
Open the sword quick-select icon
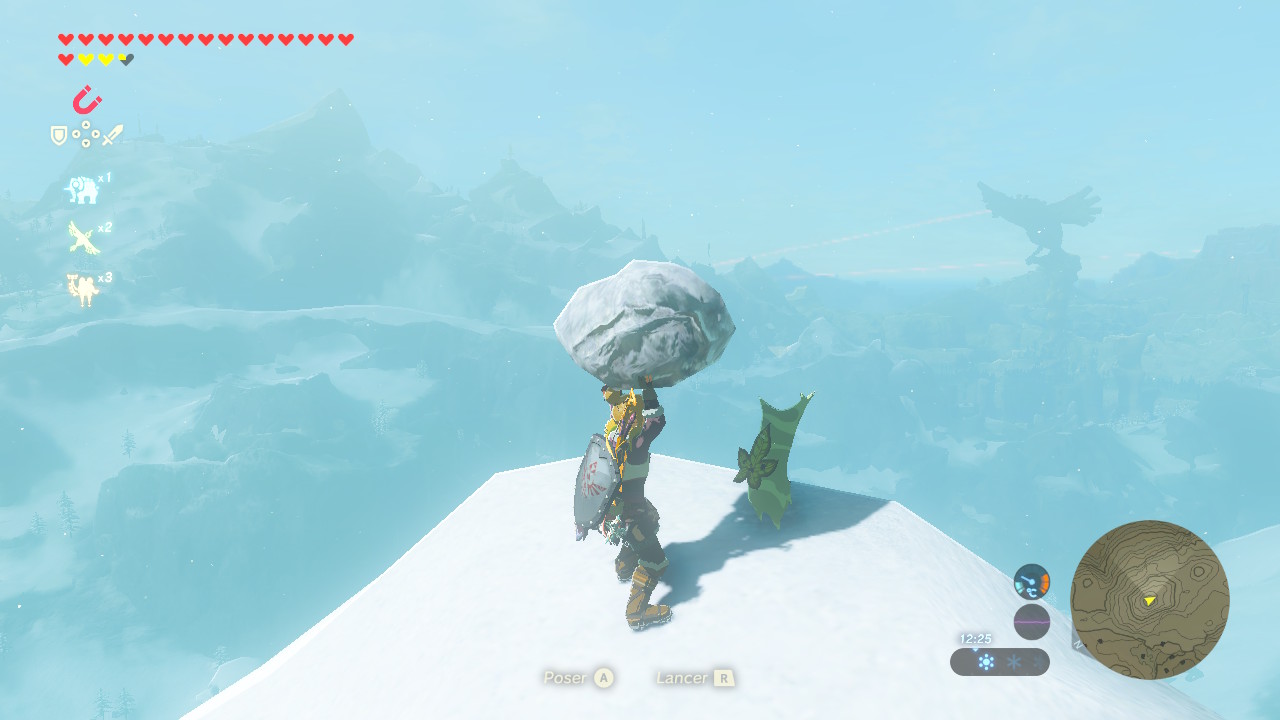tap(112, 135)
